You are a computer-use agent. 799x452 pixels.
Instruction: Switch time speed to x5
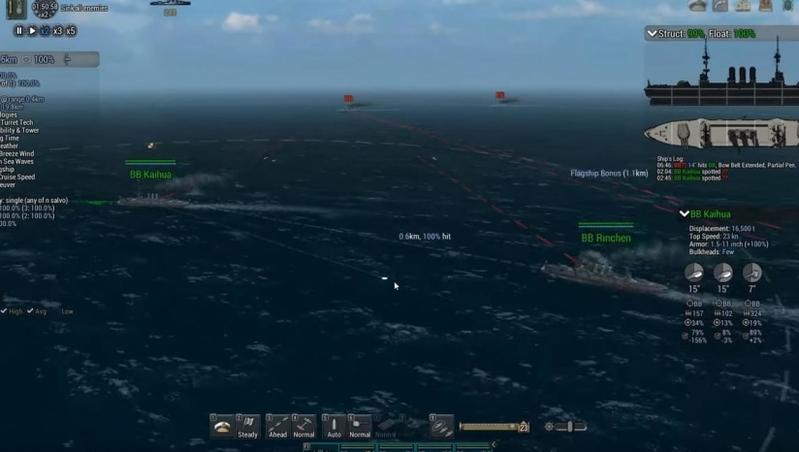[x=71, y=31]
